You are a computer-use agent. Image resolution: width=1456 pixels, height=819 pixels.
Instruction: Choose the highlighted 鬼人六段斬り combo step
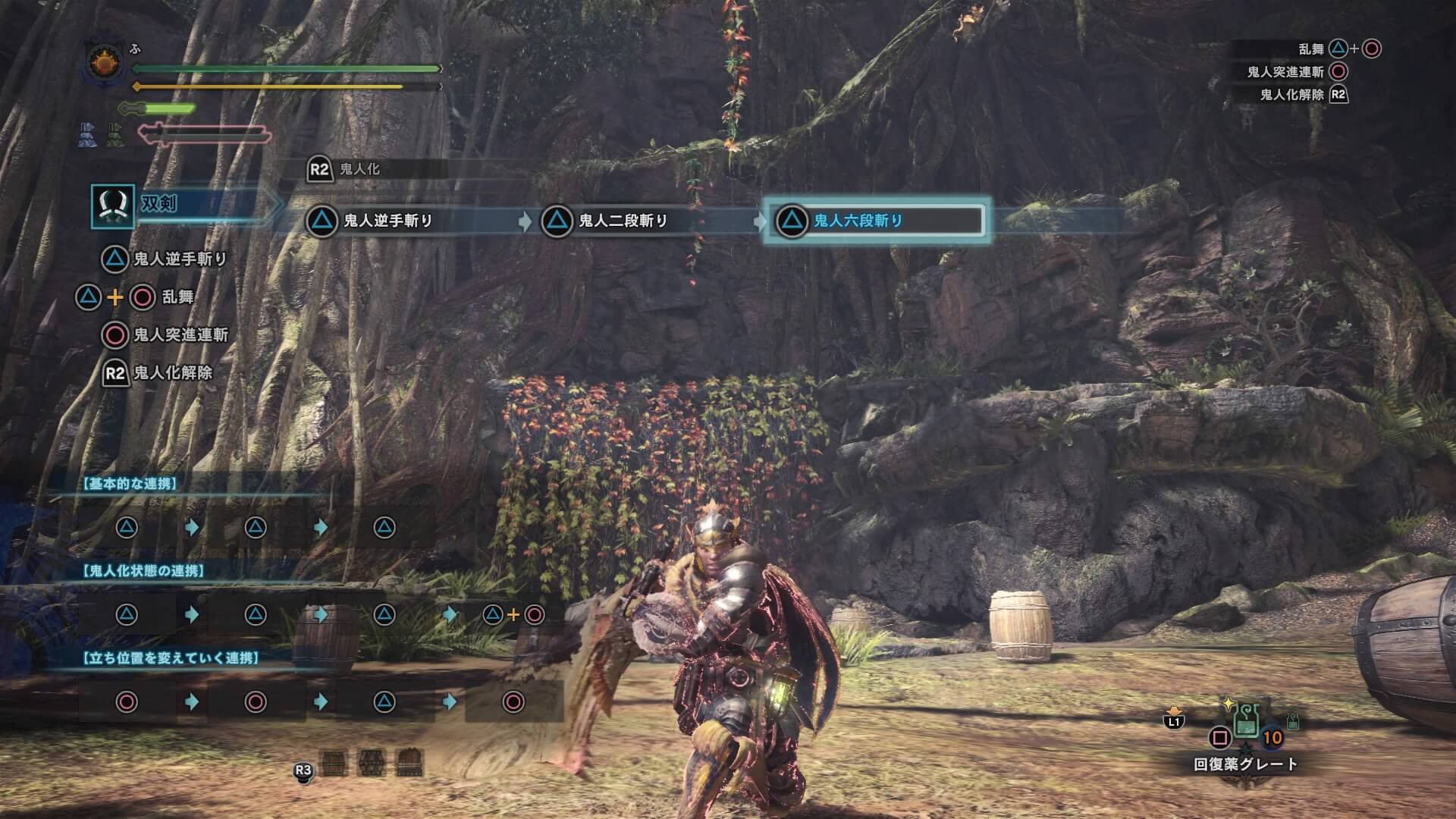(x=874, y=221)
